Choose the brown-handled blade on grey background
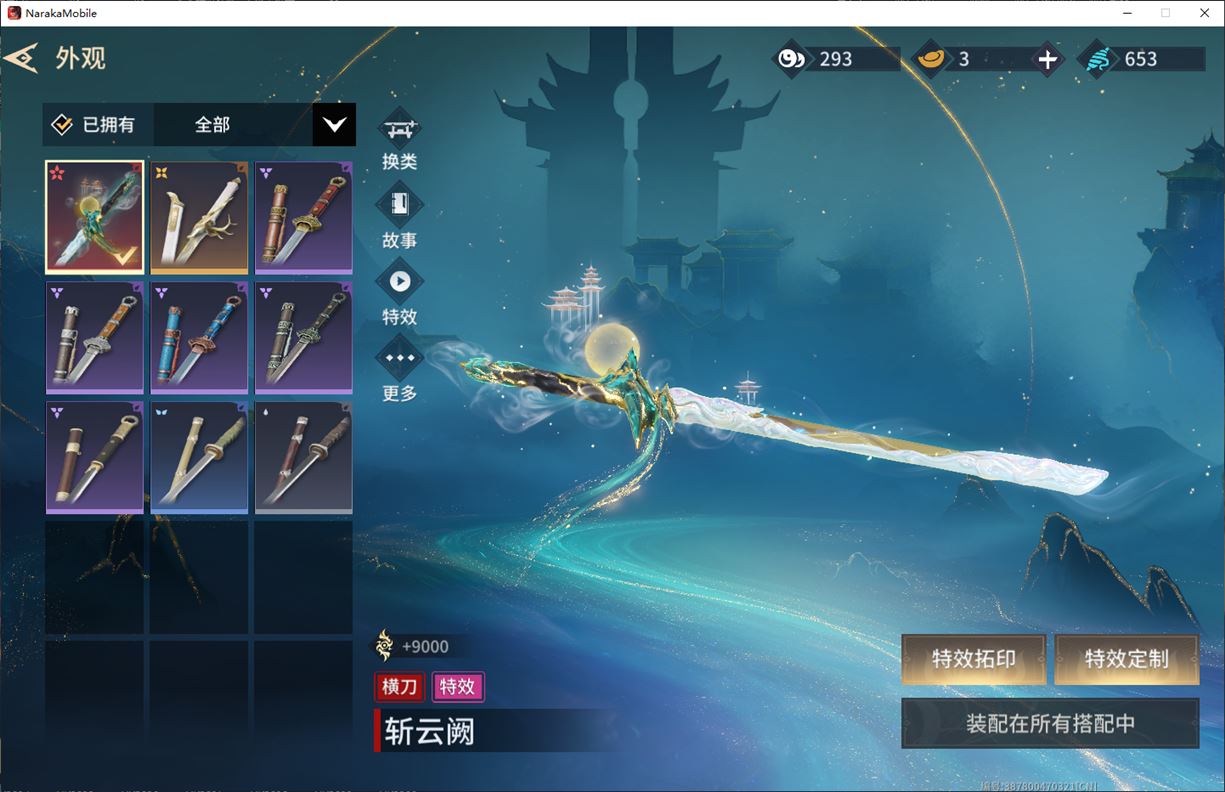 click(303, 457)
